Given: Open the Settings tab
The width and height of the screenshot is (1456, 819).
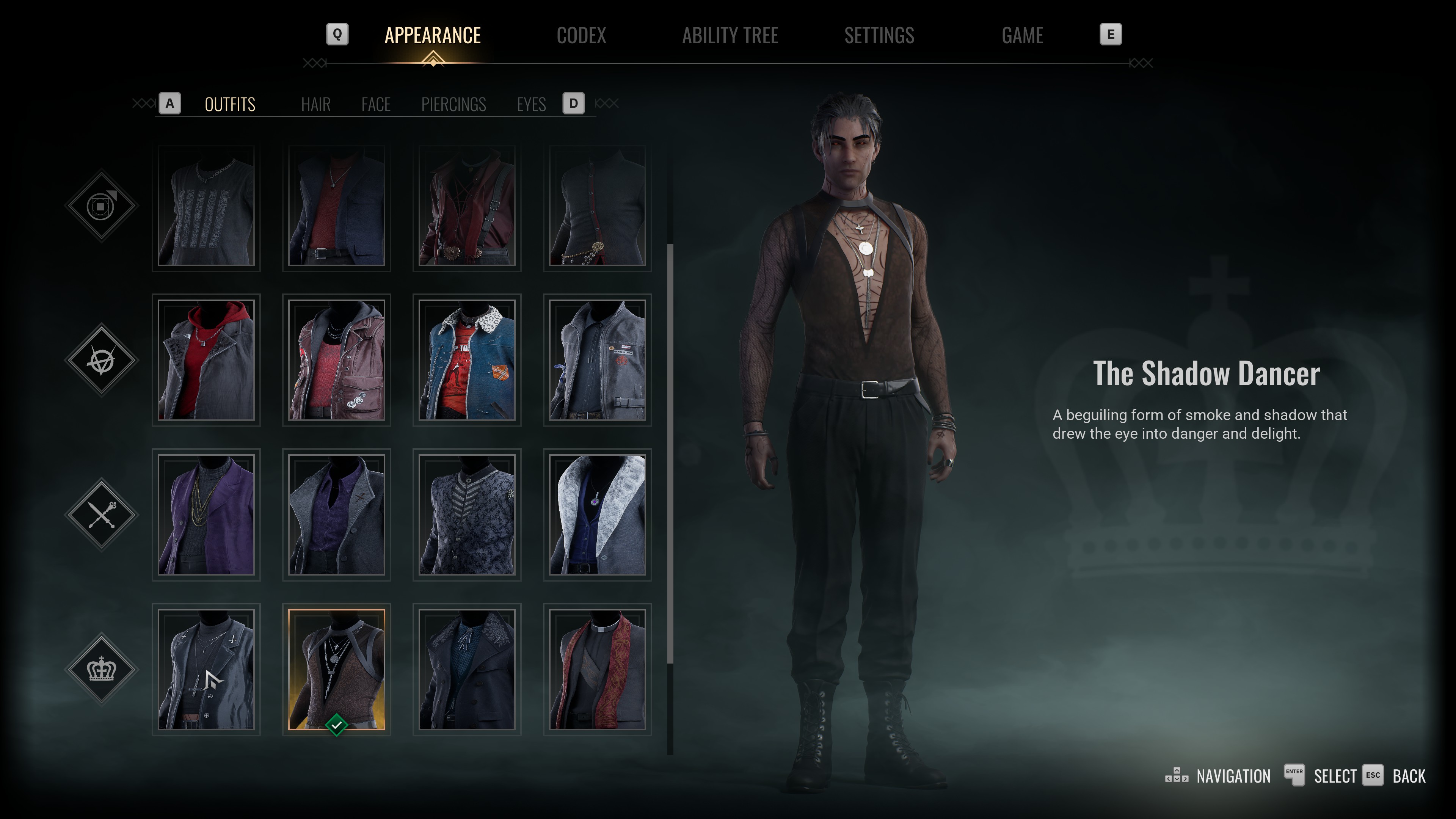Looking at the screenshot, I should (x=879, y=36).
